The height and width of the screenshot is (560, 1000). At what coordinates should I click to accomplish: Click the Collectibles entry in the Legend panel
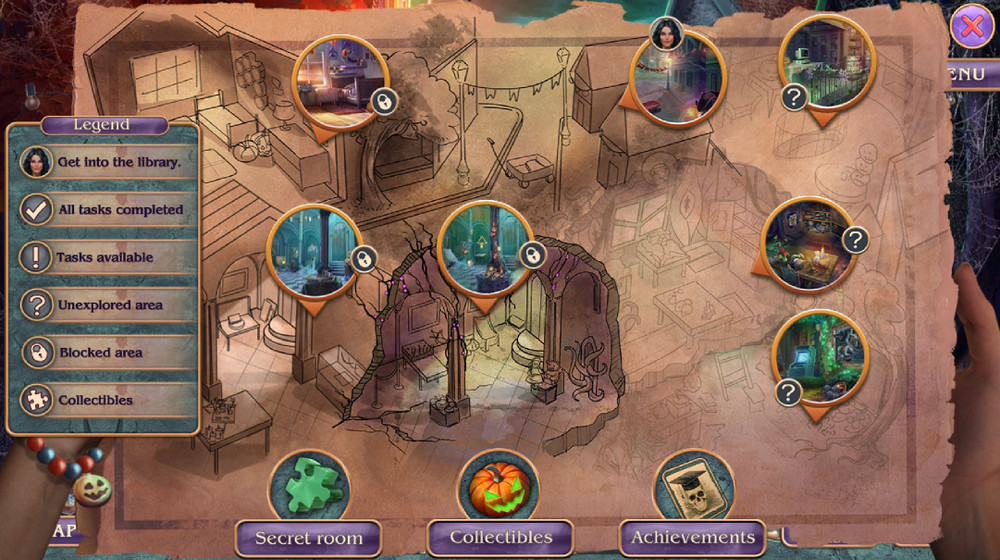click(x=103, y=400)
